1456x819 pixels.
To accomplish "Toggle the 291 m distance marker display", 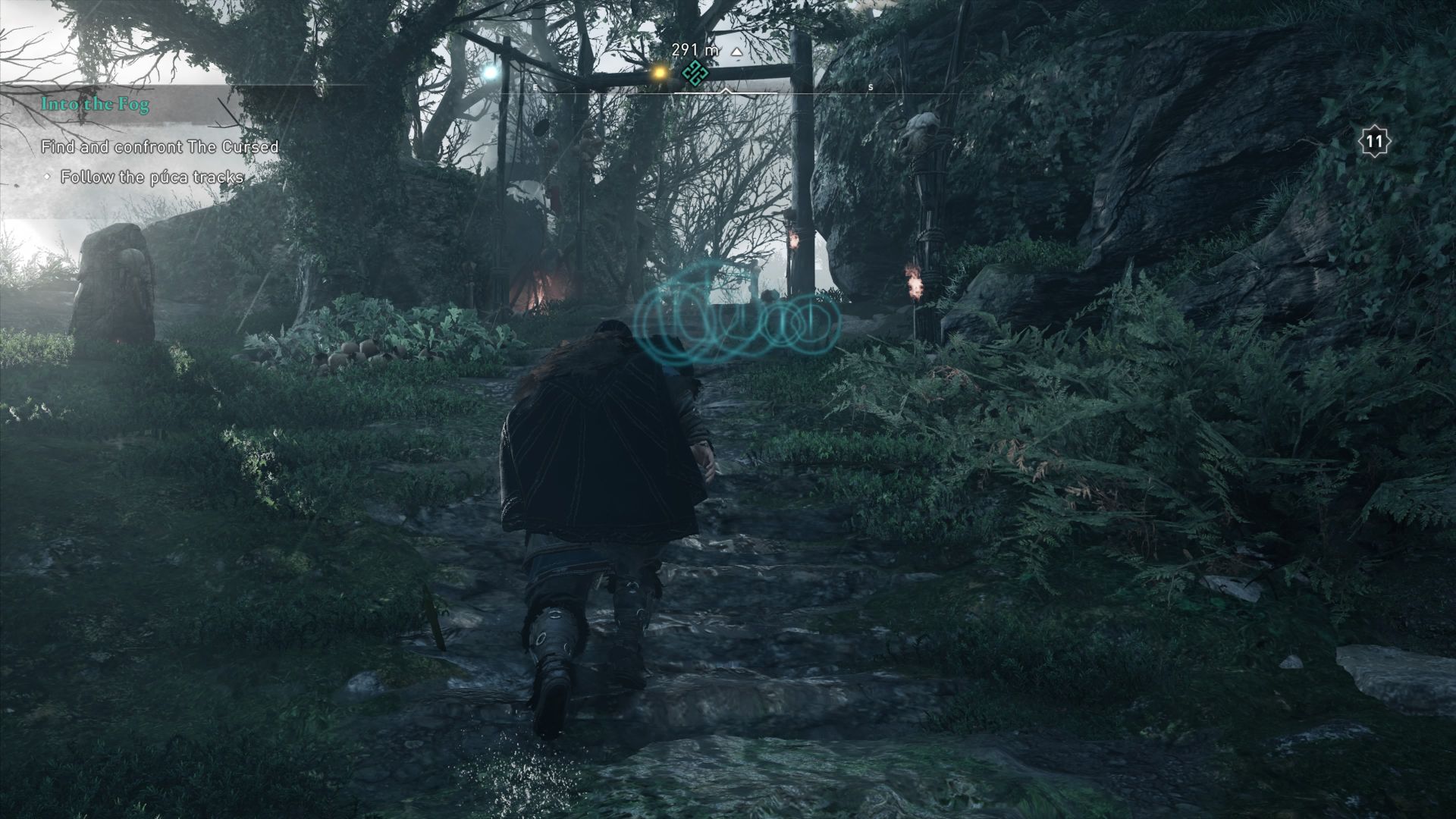I will tap(687, 49).
